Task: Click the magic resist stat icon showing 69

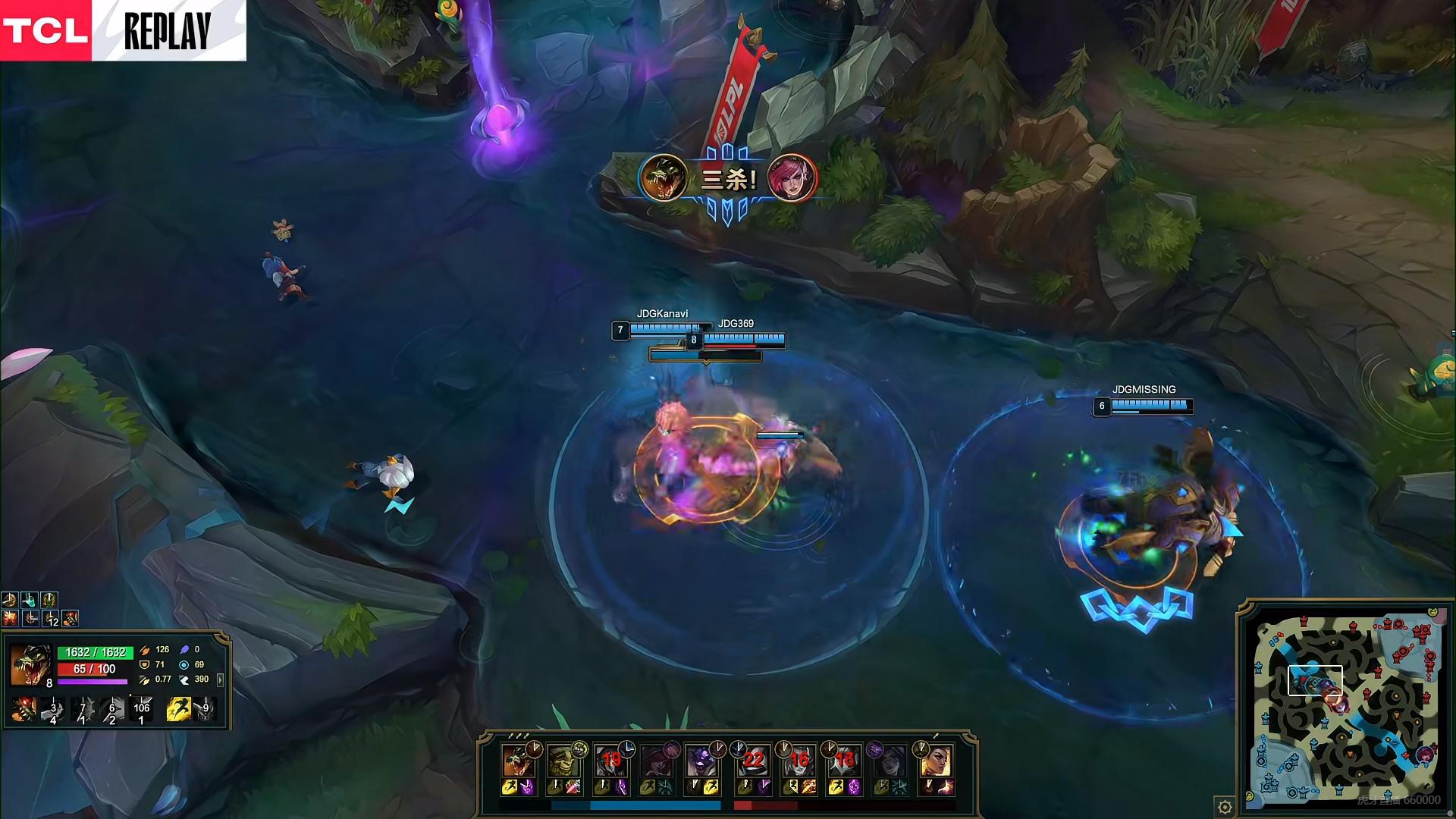Action: (x=184, y=666)
